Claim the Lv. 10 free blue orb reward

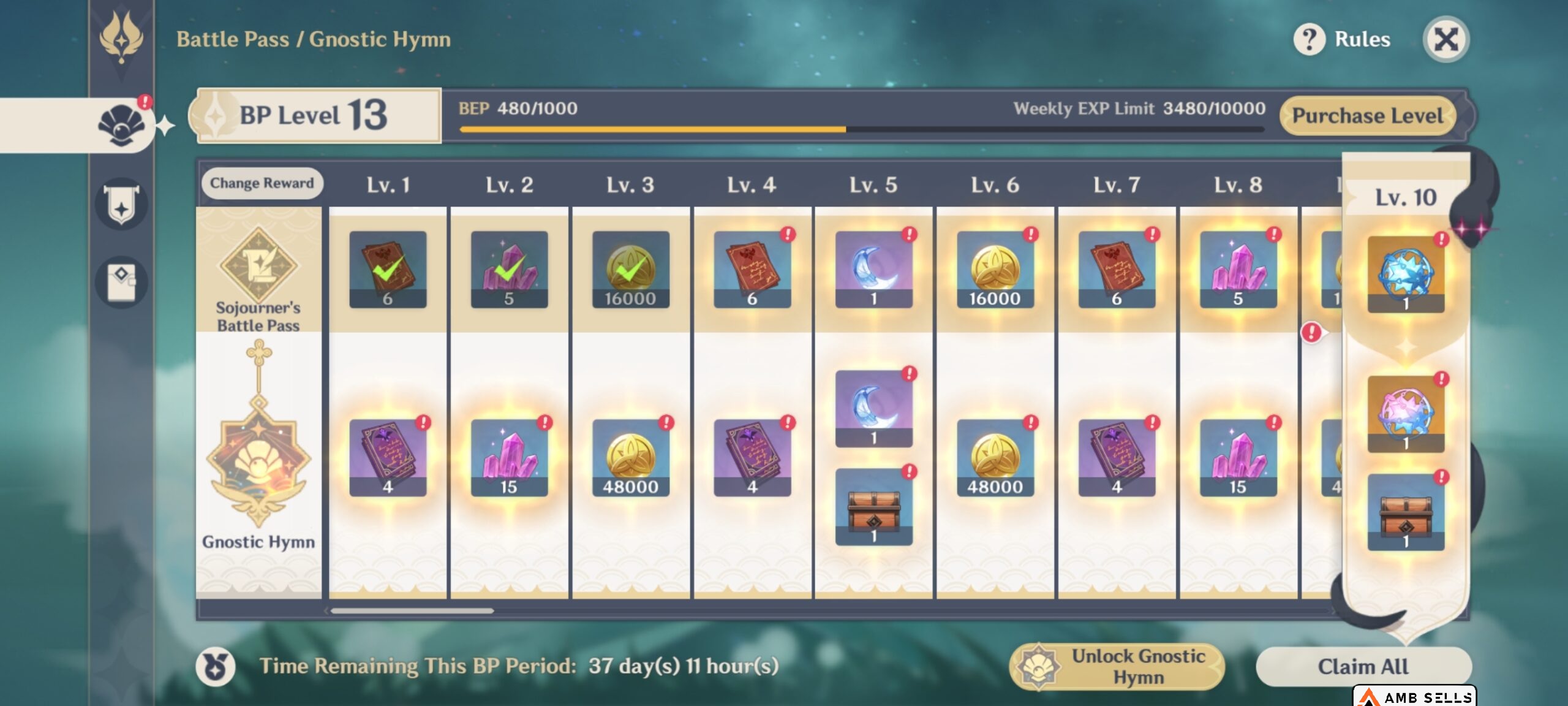[x=1406, y=274]
